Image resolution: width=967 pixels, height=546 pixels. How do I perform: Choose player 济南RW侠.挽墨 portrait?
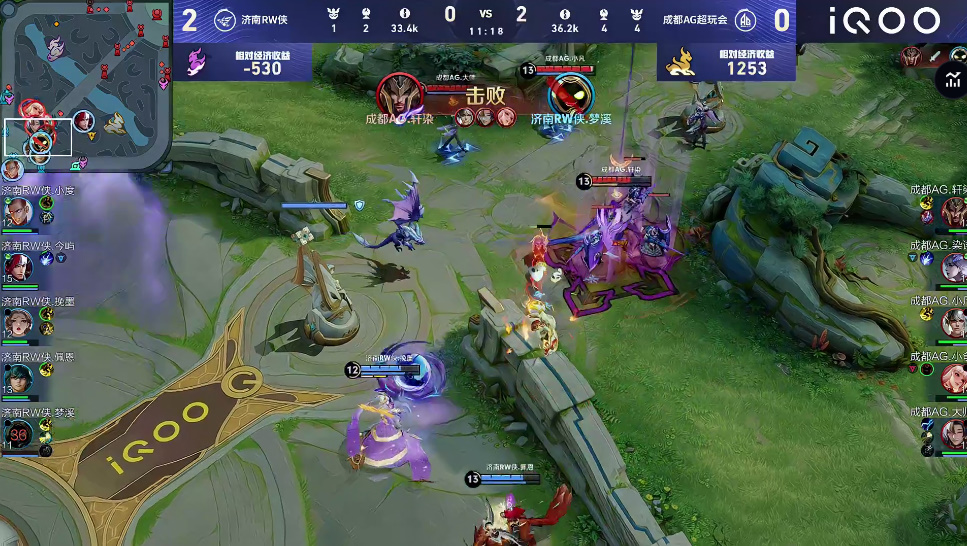click(19, 321)
